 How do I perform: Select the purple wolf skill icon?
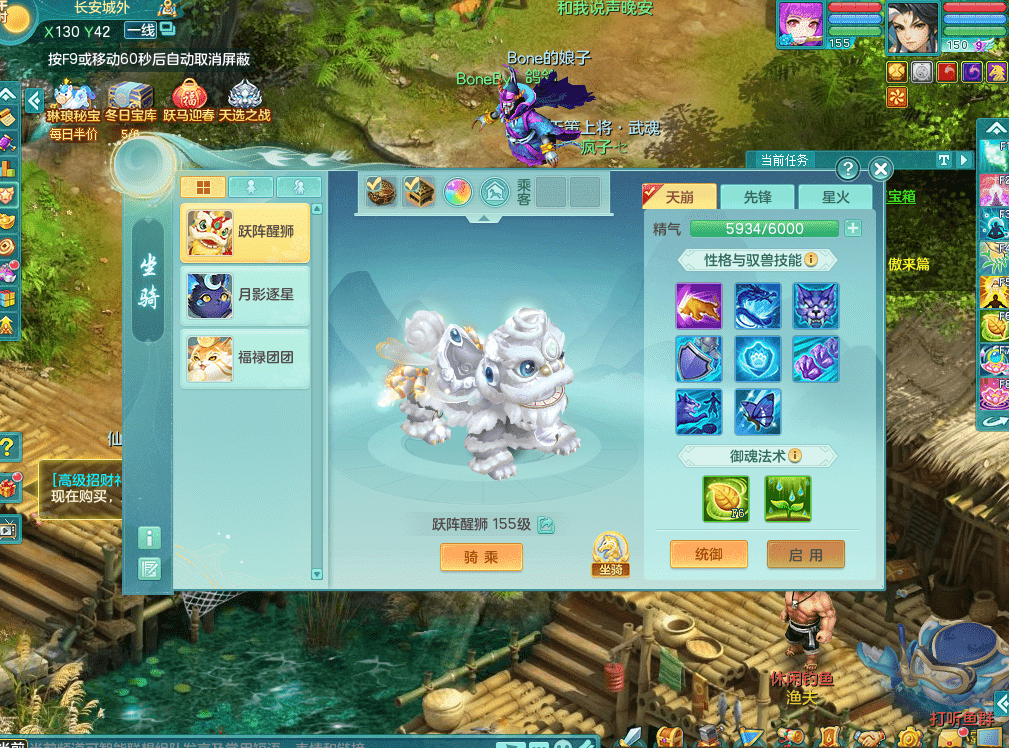click(x=816, y=306)
